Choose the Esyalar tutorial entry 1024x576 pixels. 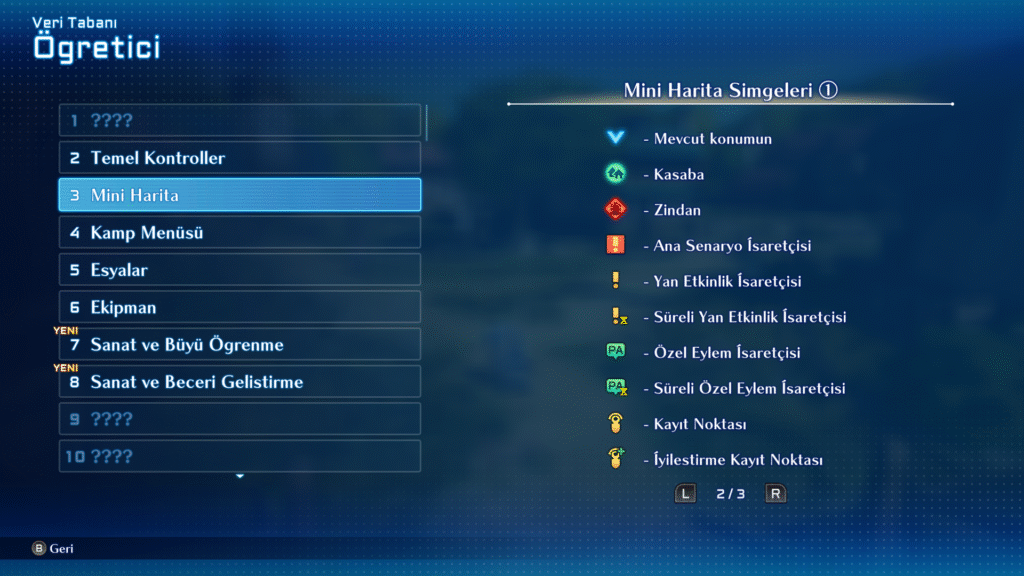tap(240, 270)
